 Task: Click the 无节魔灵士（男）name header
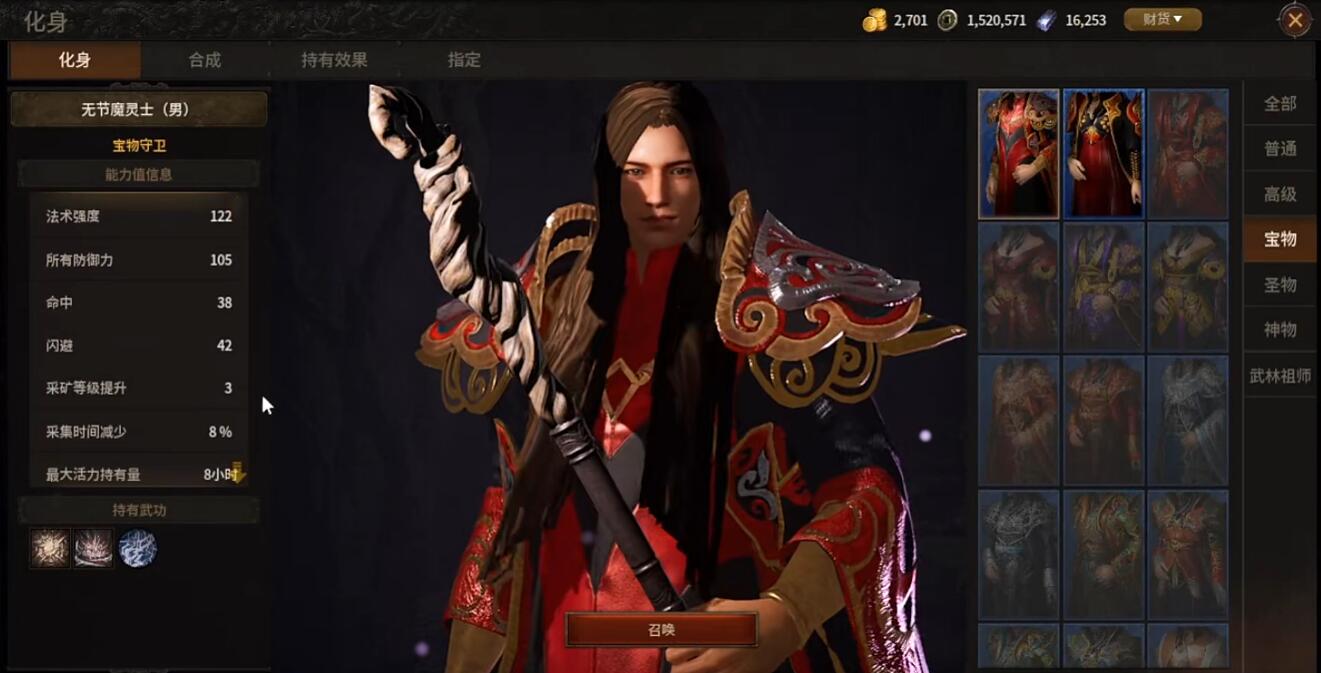pos(138,109)
